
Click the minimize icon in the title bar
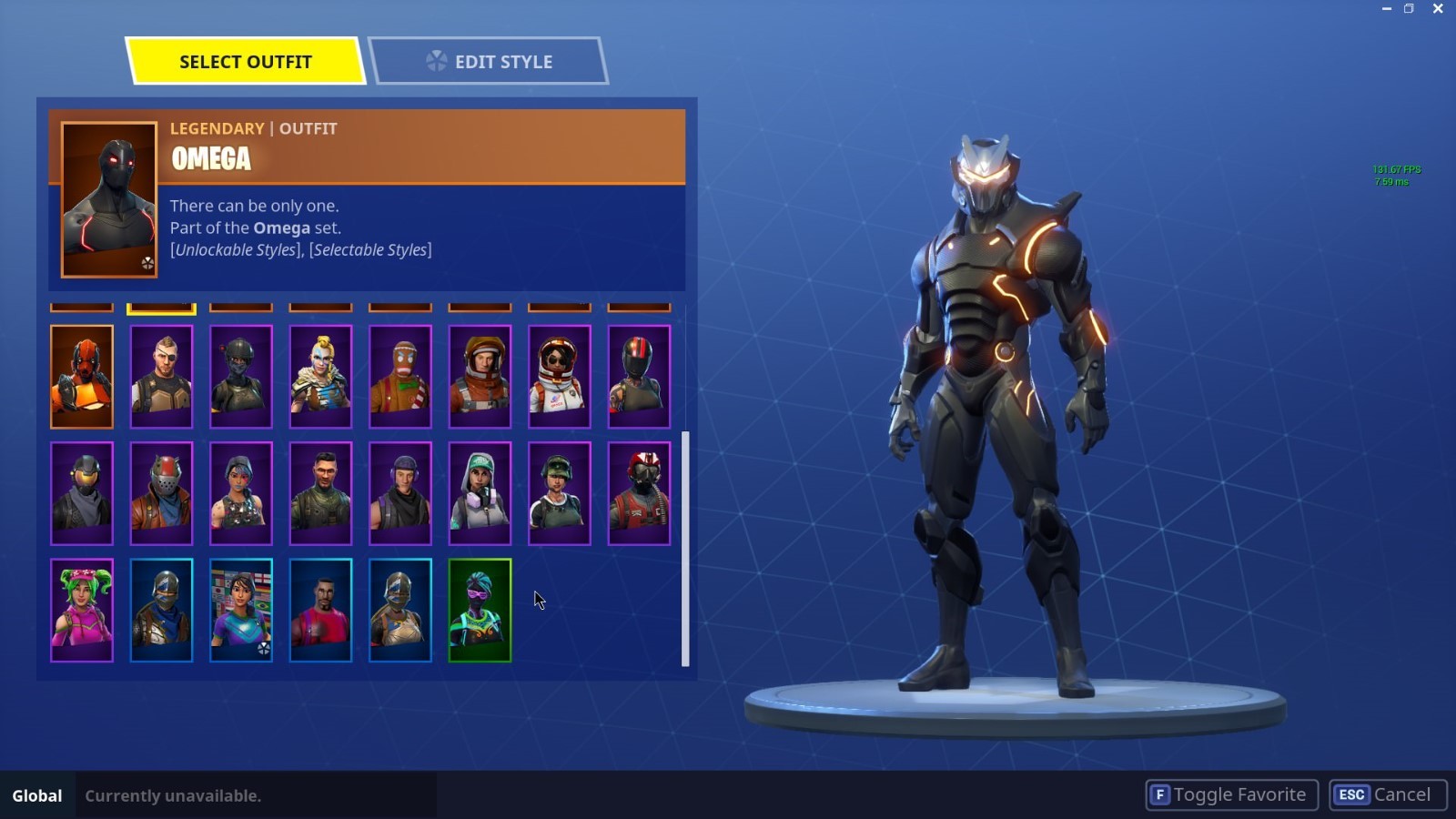(1387, 9)
